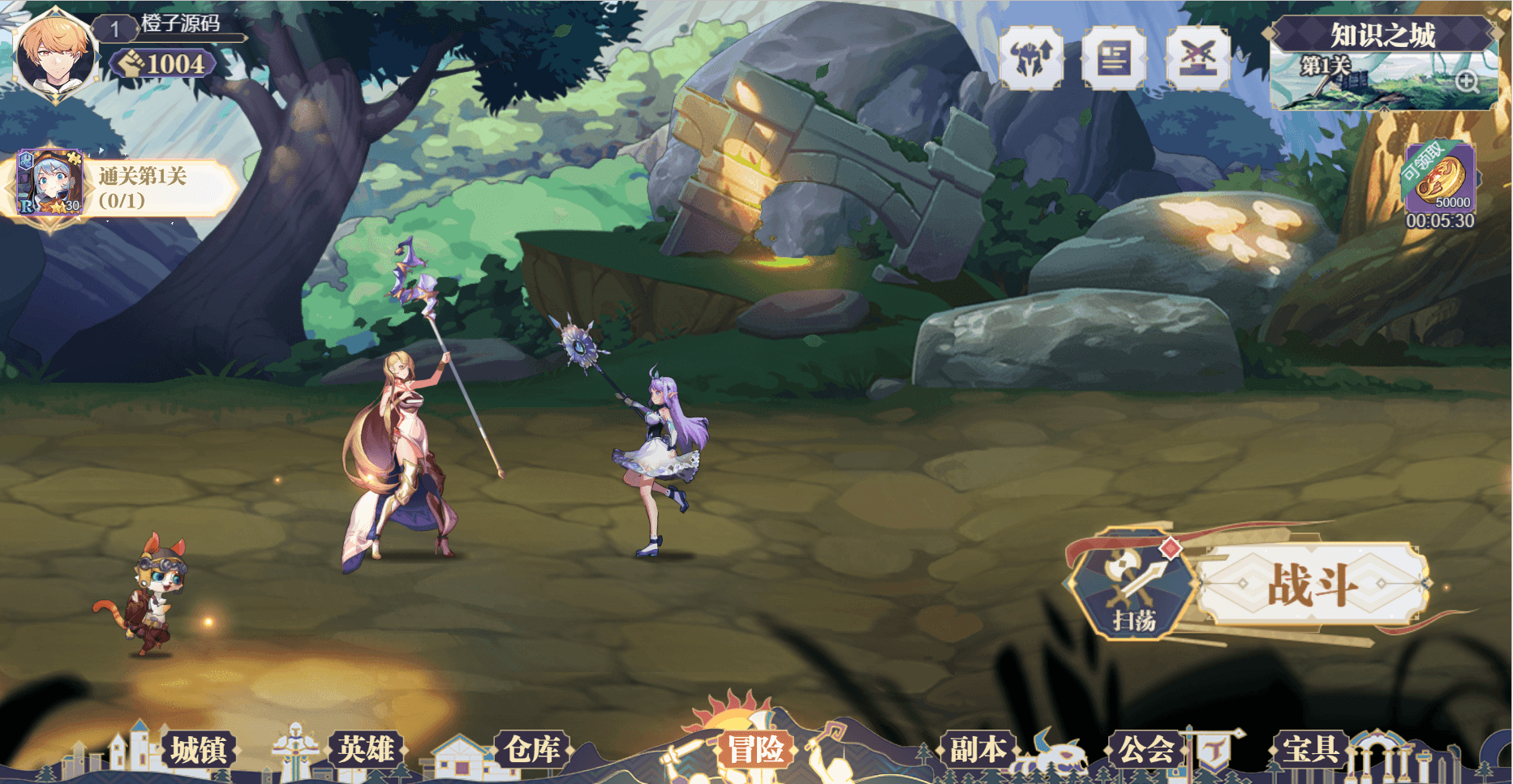Click the magnifier on the stage map

point(1467,81)
